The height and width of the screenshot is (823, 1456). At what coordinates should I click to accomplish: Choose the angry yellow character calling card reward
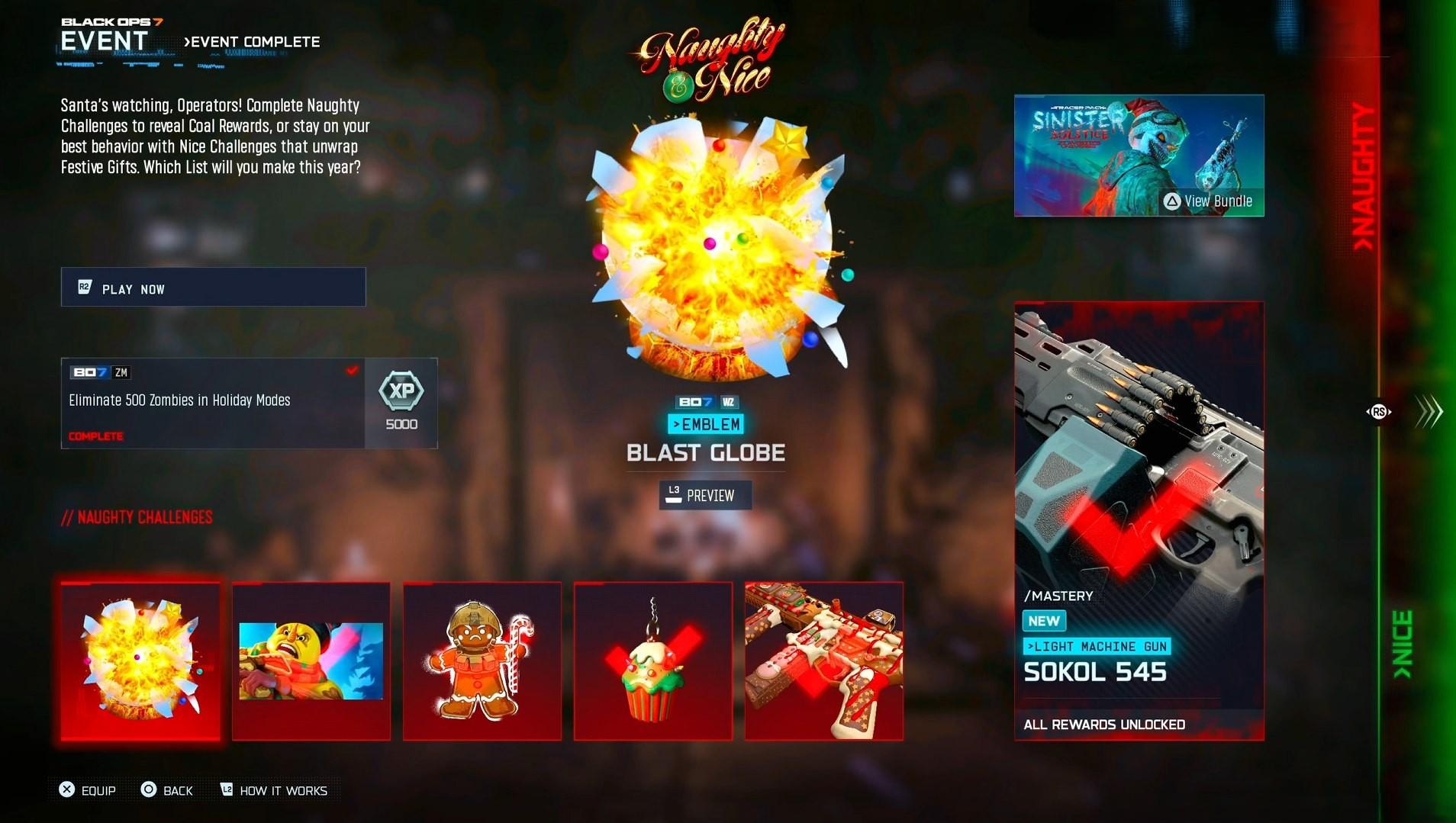311,661
